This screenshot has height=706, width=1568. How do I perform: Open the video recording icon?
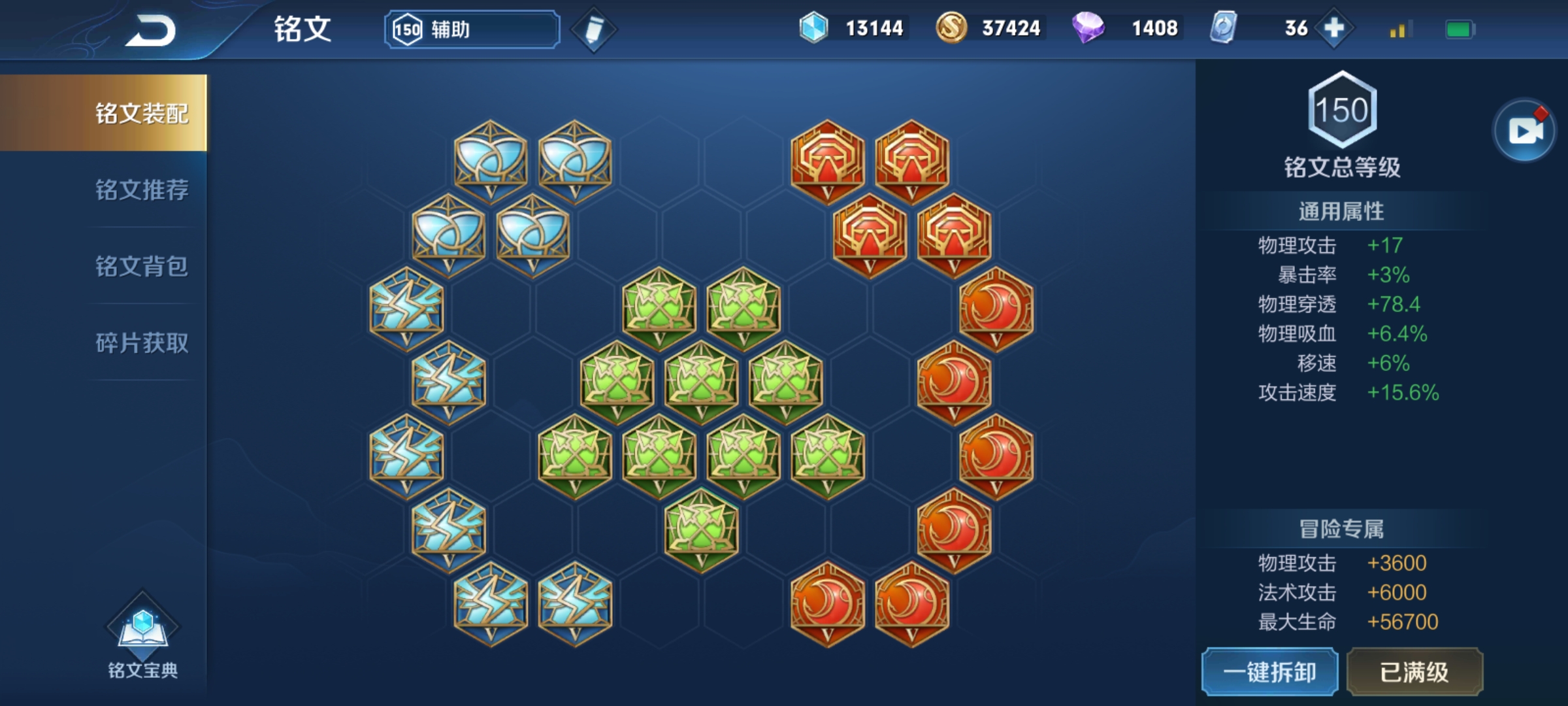[x=1524, y=131]
